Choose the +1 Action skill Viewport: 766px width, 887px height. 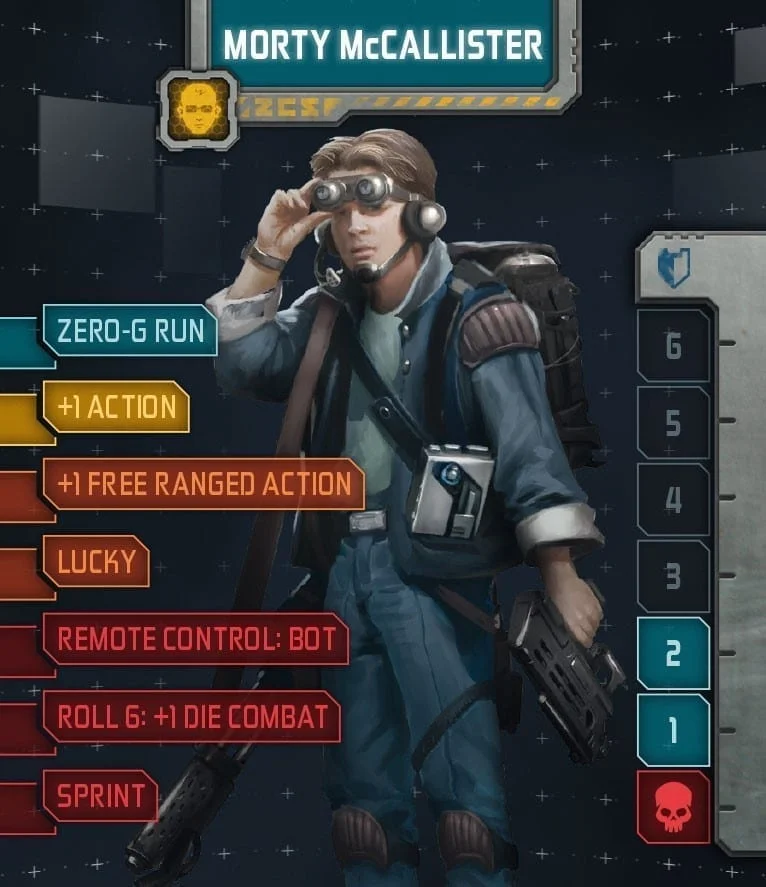(x=116, y=407)
